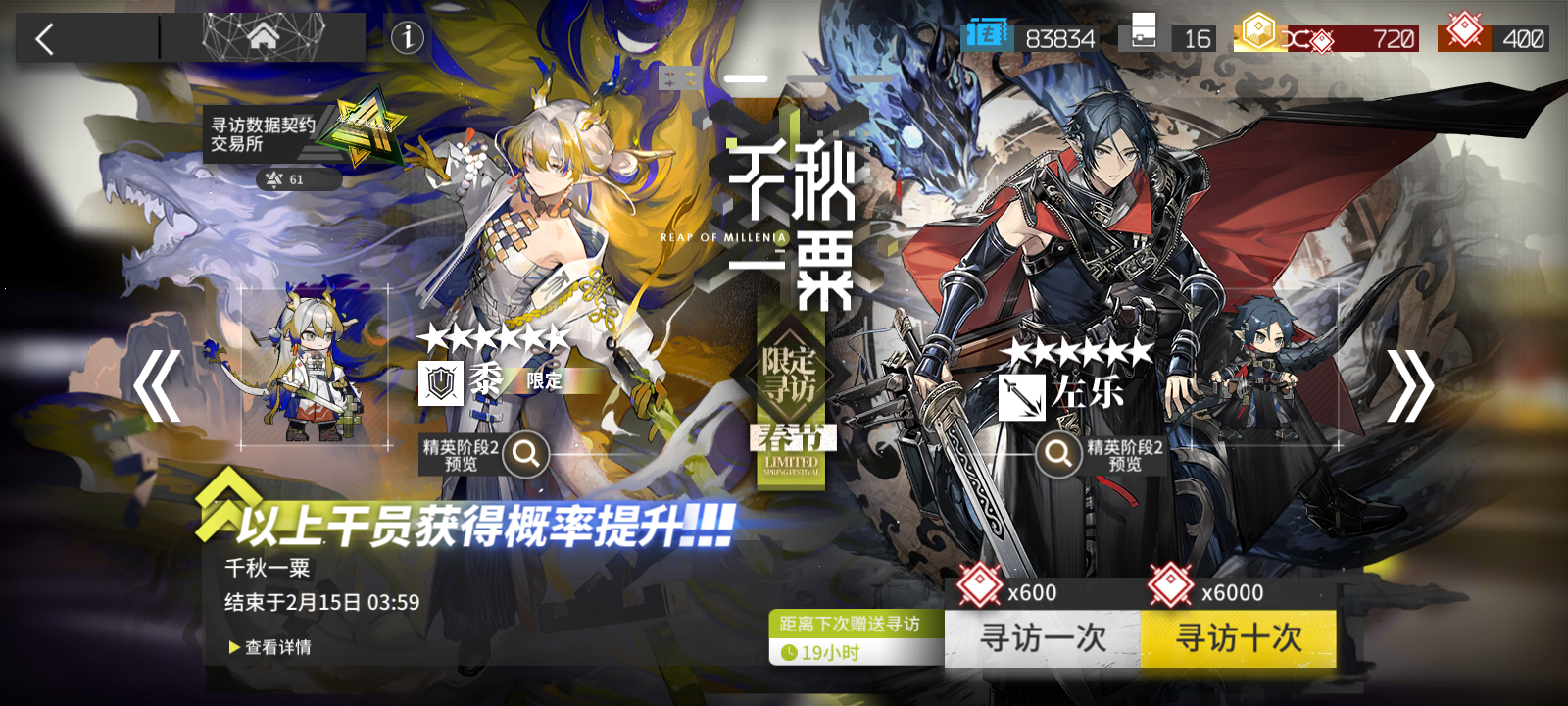Open the sanity currency display showing 83834
The height and width of the screenshot is (706, 1568).
click(989, 35)
